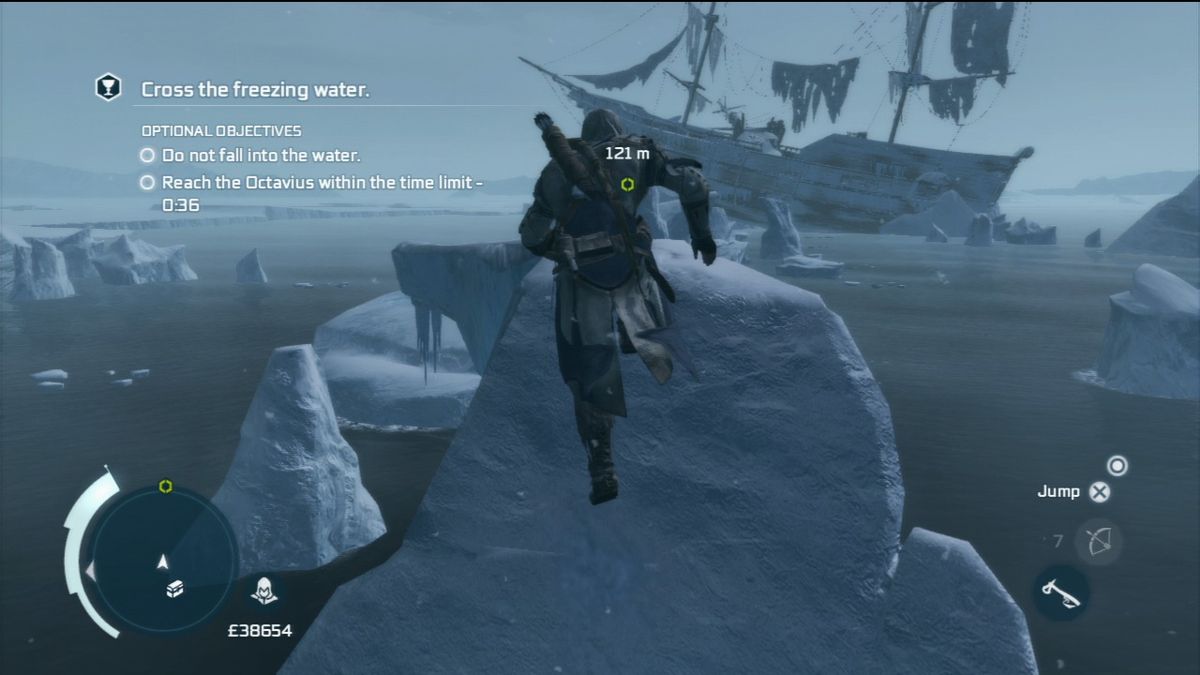Select the Cross the freezing water objective
The height and width of the screenshot is (675, 1200).
point(255,90)
